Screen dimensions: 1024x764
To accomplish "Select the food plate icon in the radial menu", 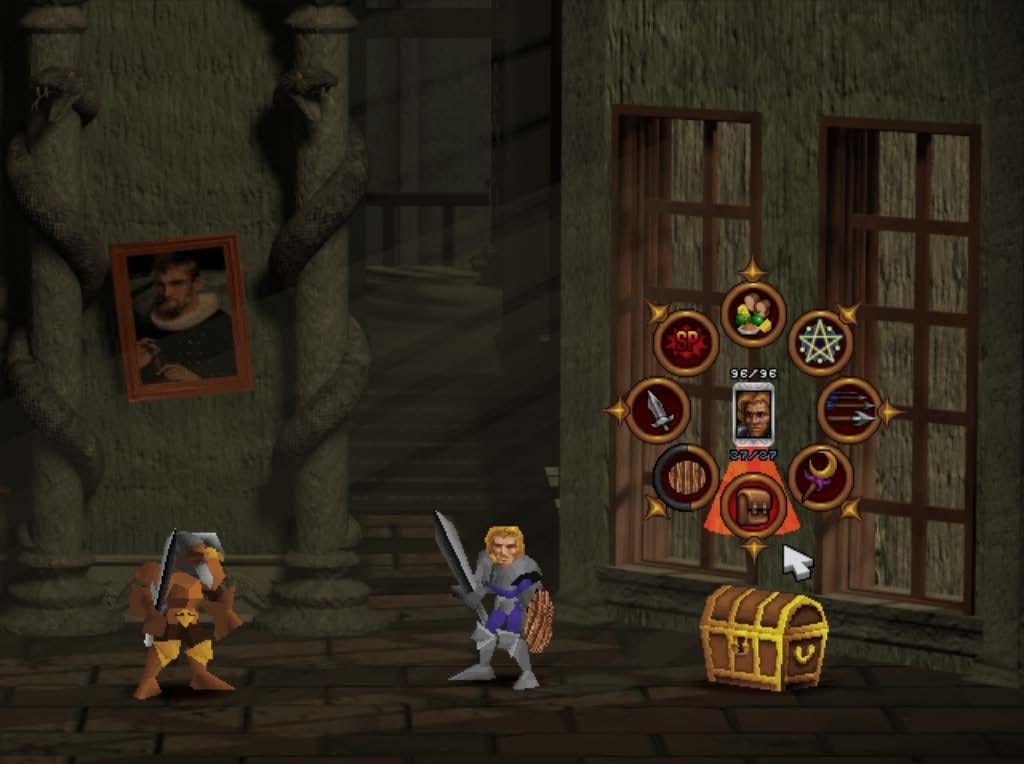I will click(x=753, y=314).
